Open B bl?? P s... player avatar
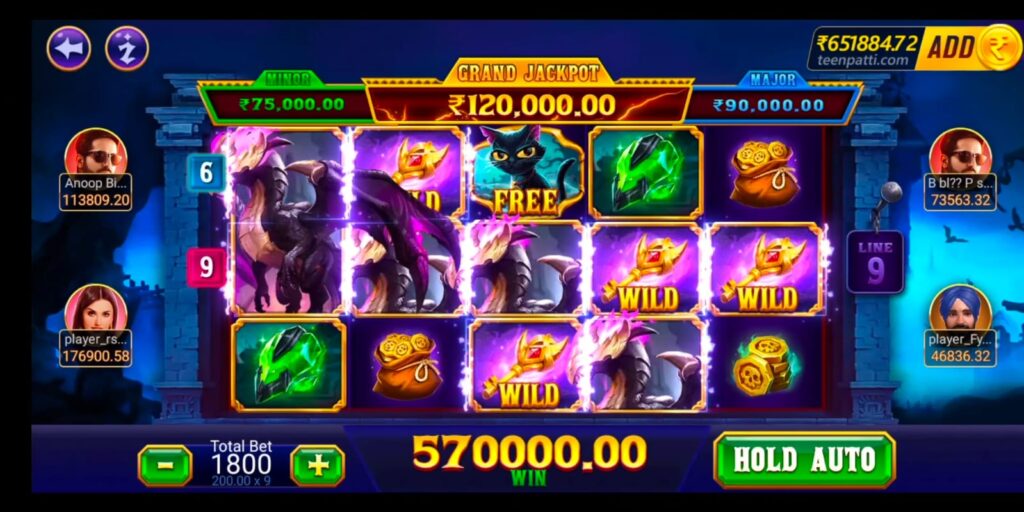Screen dimensions: 1024x512 959,153
